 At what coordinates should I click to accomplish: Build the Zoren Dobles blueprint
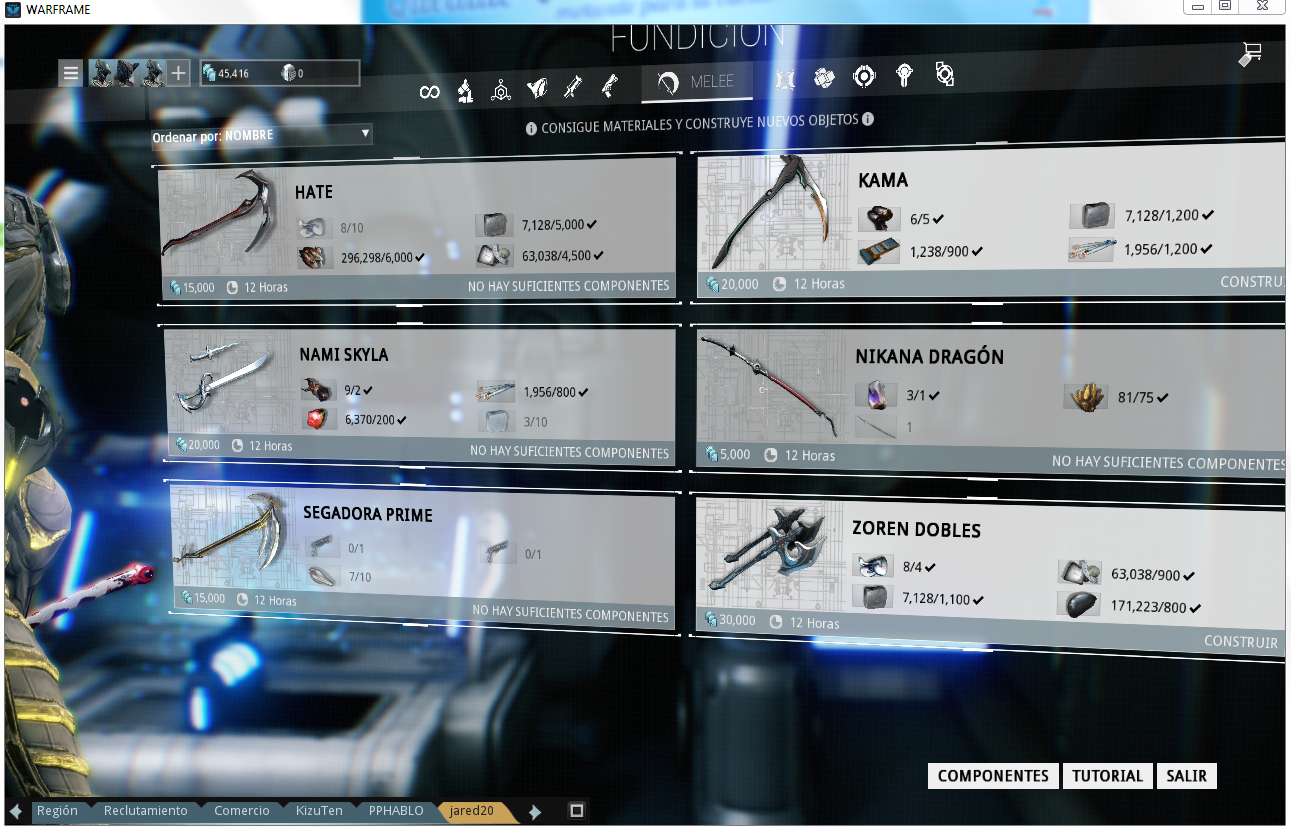[x=1240, y=642]
